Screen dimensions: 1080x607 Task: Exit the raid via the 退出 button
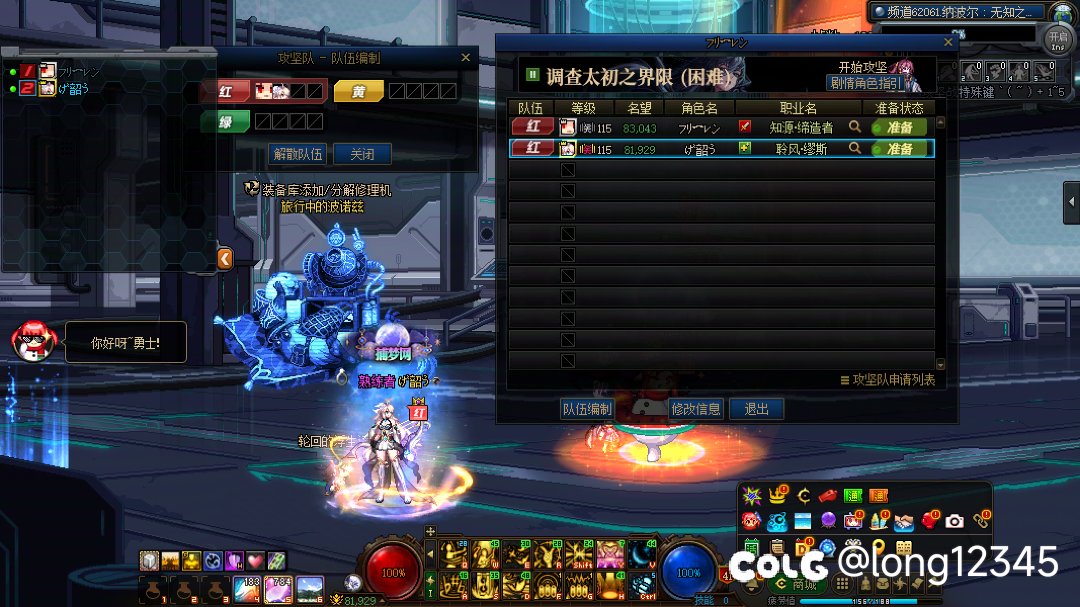point(757,409)
